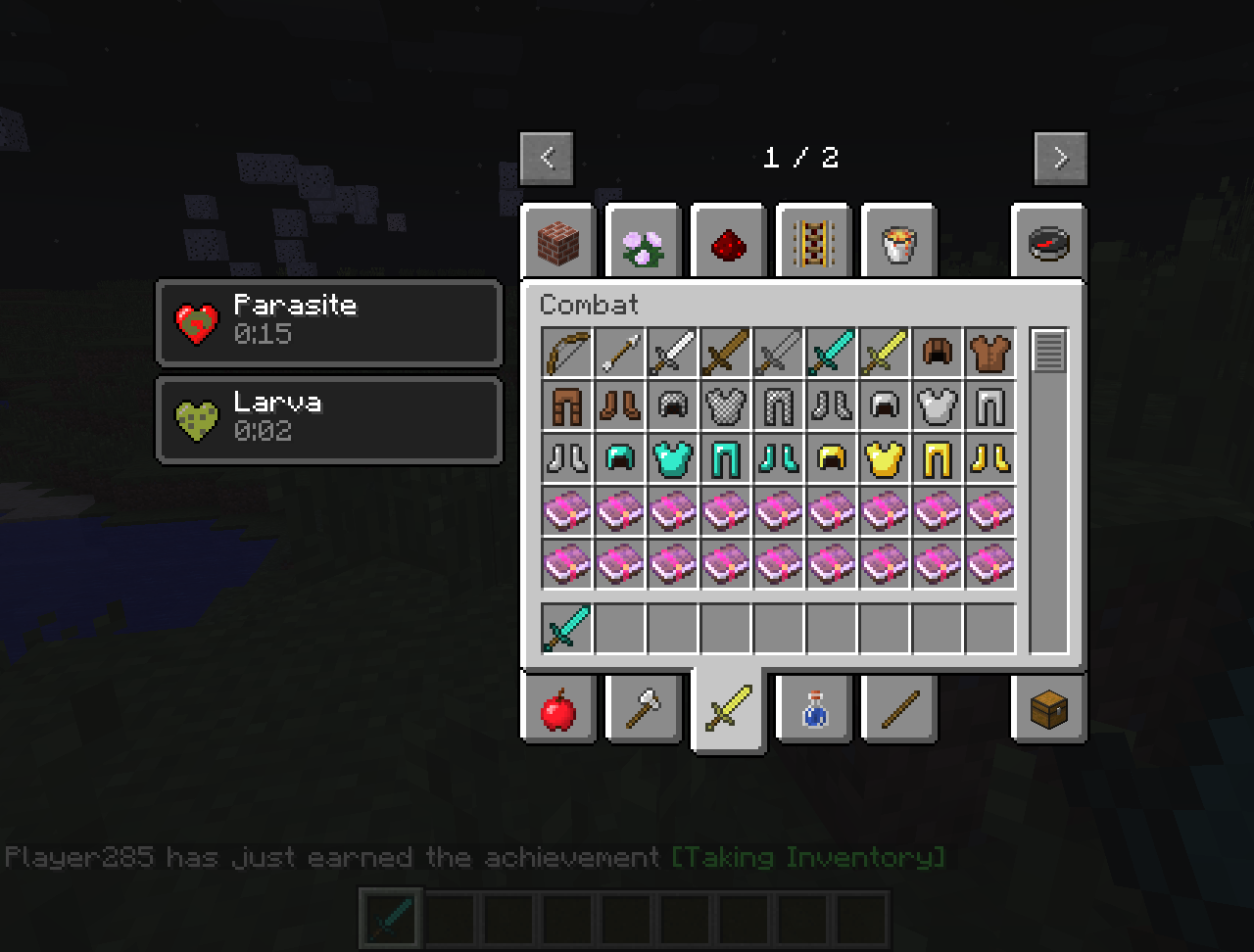
Task: Select the Materials stick tab
Action: 898,710
